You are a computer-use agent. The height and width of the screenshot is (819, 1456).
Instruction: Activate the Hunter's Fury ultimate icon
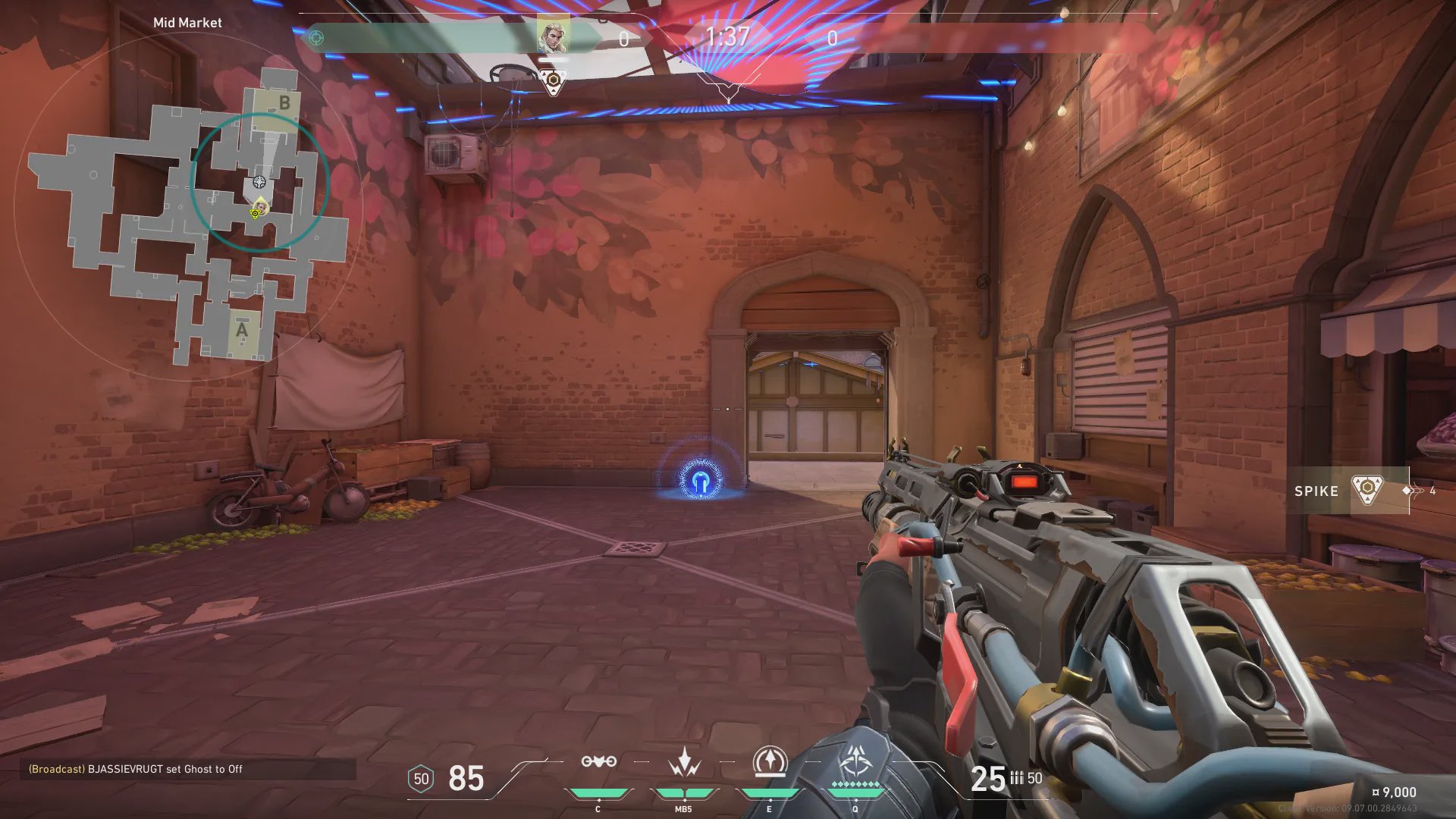point(856,761)
